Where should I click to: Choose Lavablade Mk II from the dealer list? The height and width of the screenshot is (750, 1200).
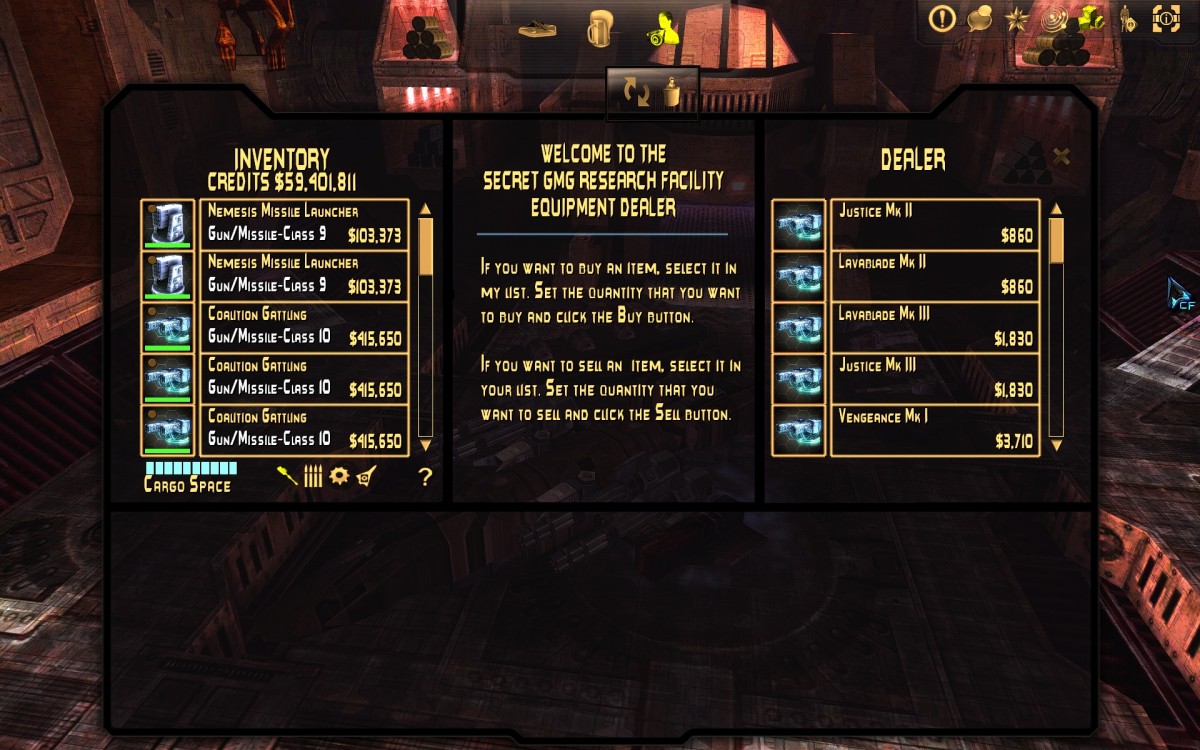pyautogui.click(x=935, y=275)
